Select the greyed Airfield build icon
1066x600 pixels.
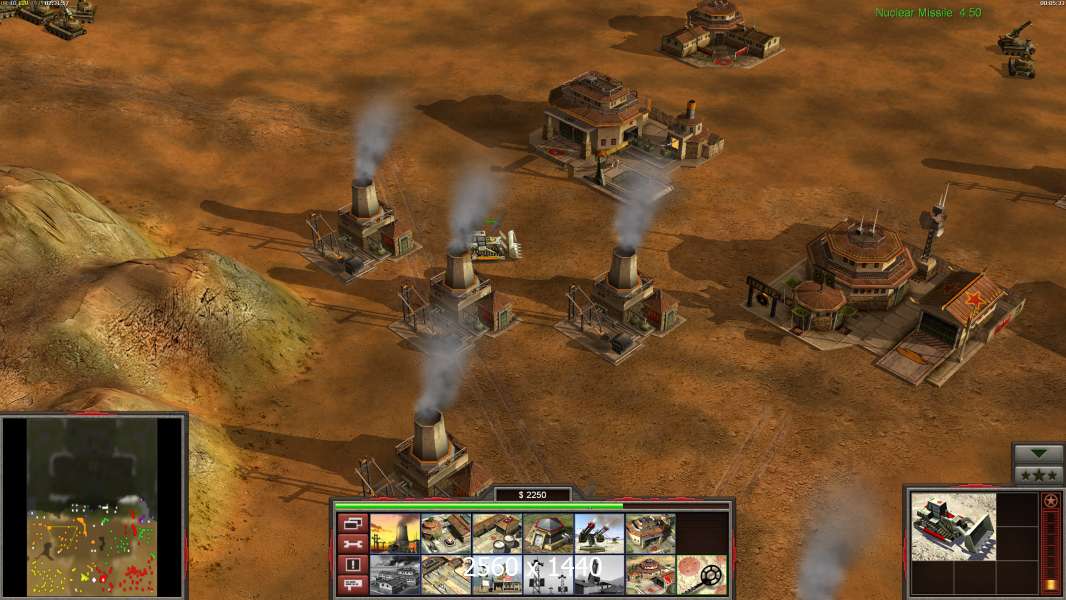click(x=395, y=575)
